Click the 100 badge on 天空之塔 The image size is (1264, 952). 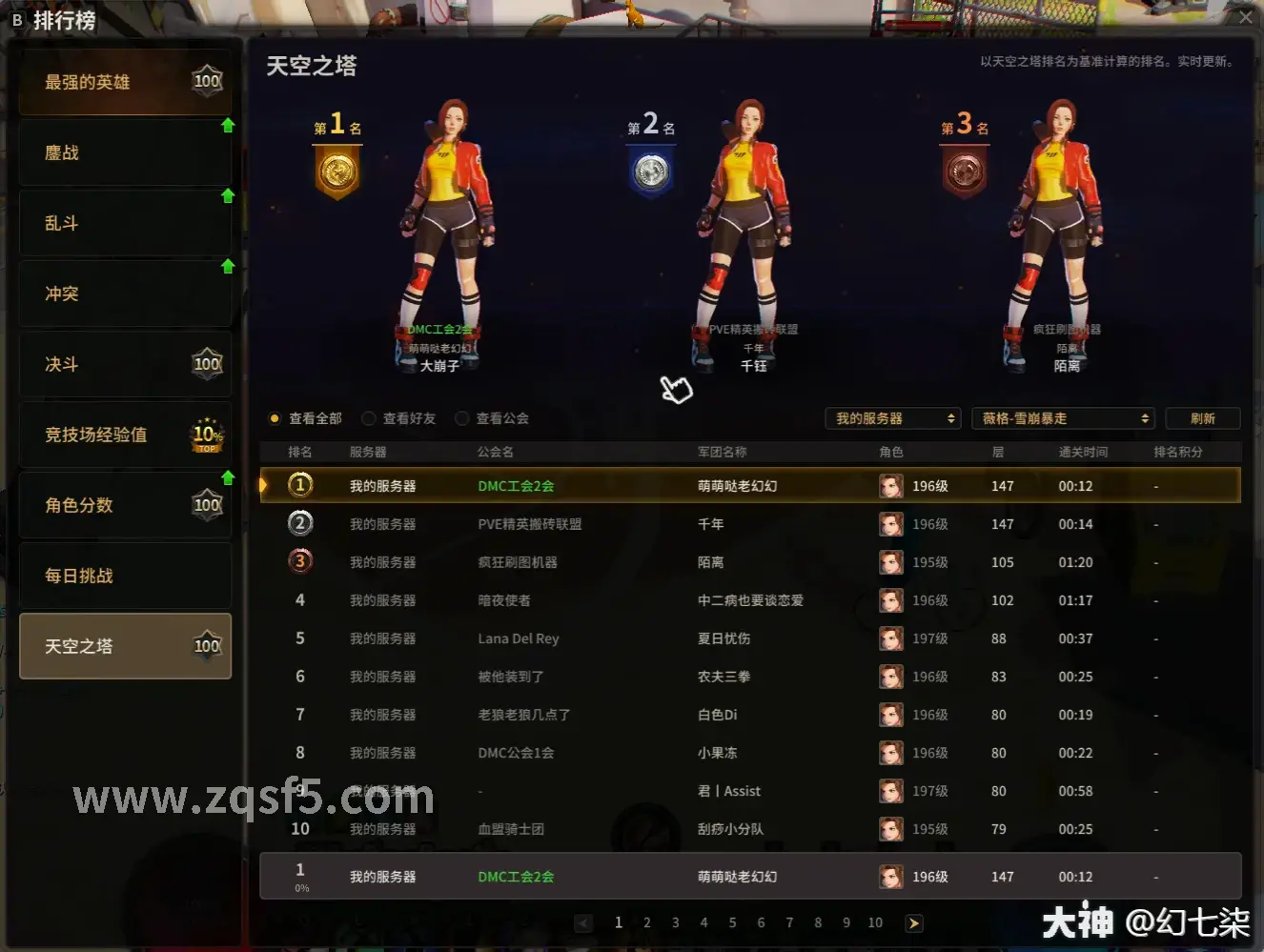click(x=207, y=644)
